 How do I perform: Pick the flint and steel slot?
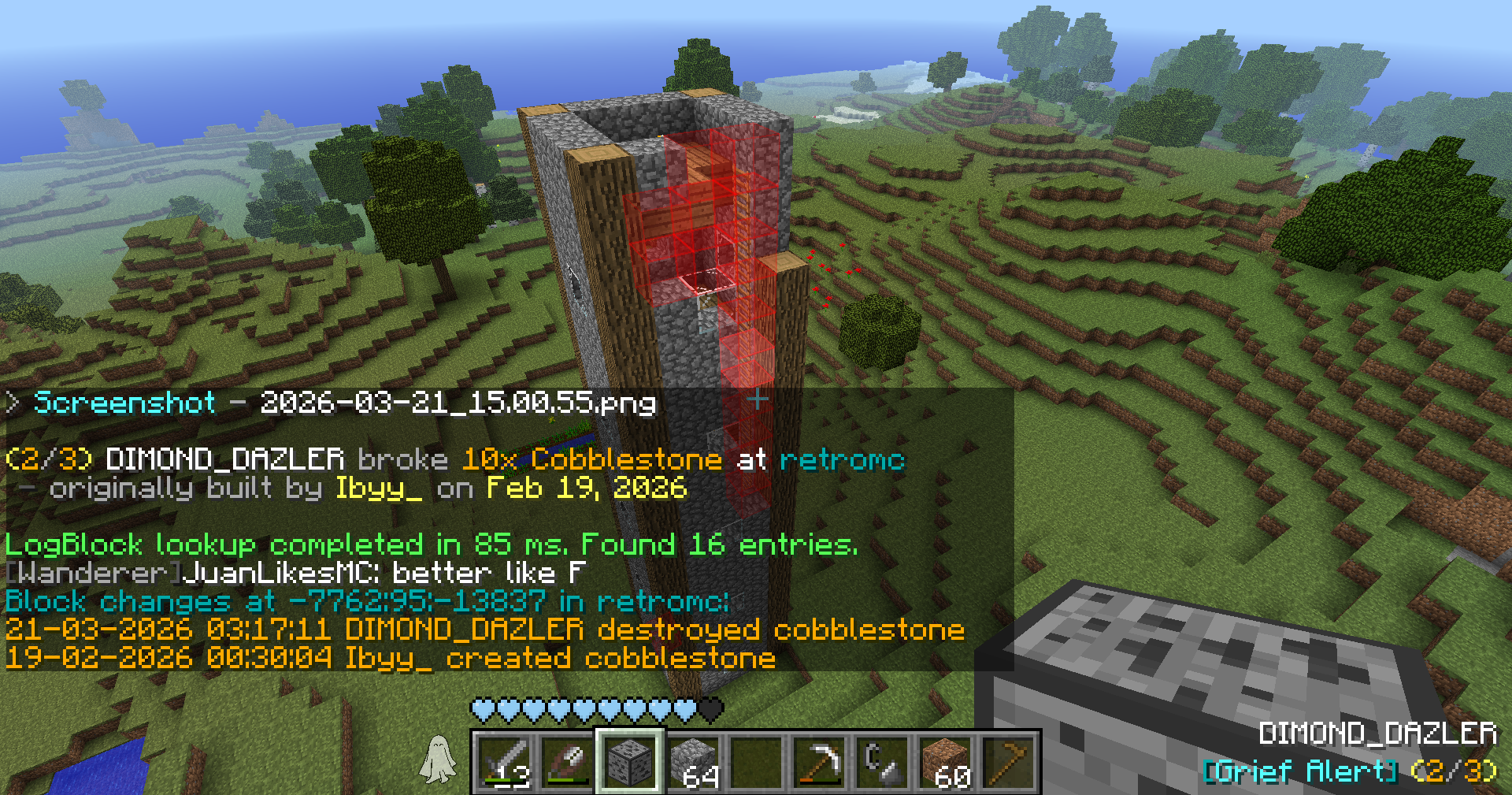click(882, 762)
